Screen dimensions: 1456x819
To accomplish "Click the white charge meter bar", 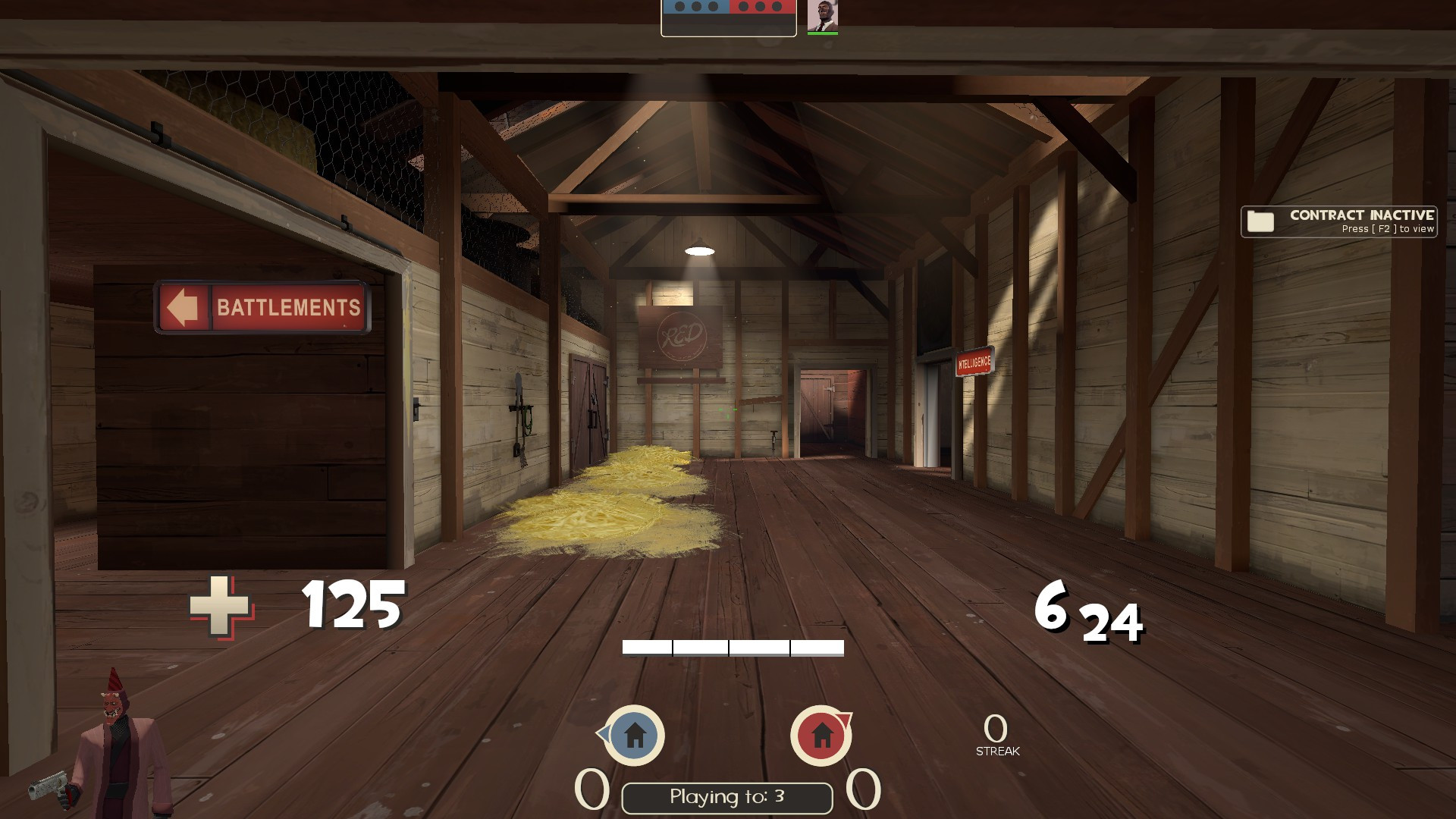I will click(x=732, y=647).
